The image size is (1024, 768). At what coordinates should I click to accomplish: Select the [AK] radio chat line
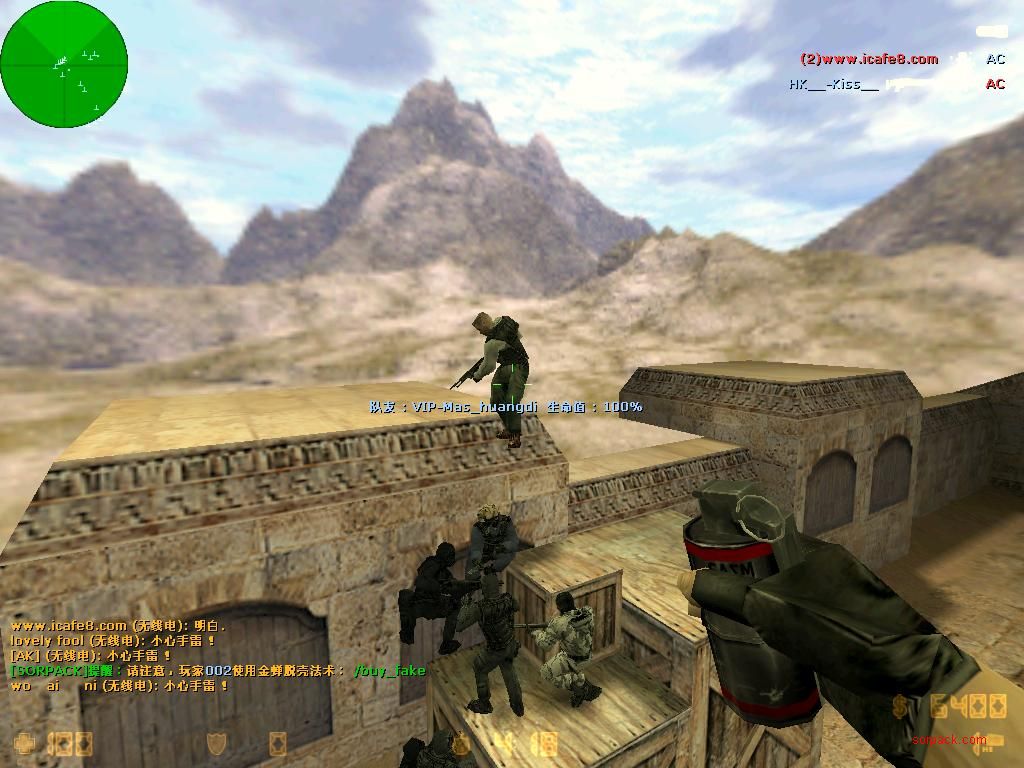coord(91,655)
